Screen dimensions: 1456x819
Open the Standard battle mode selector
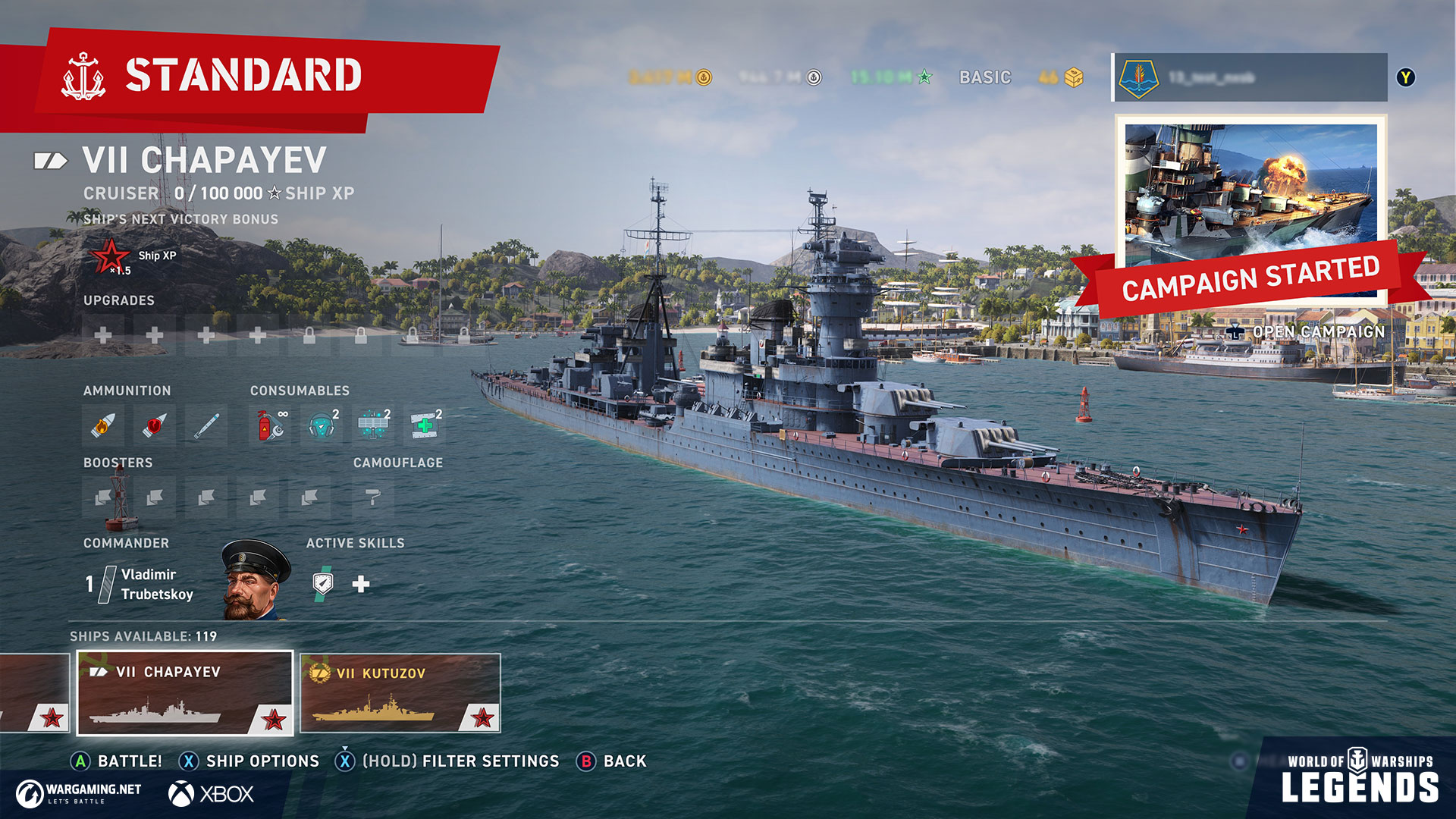pos(243,76)
